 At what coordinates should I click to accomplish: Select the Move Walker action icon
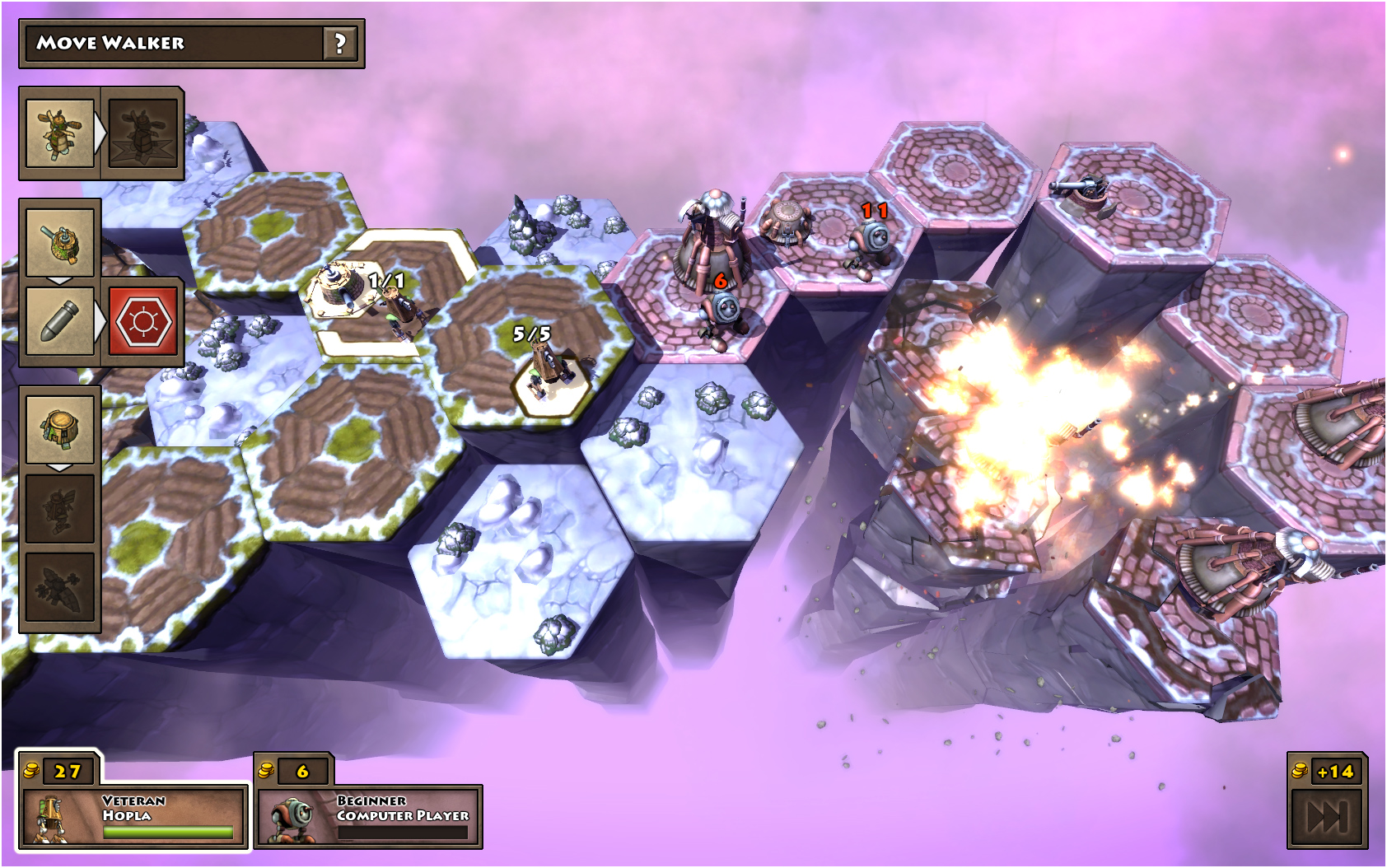click(58, 134)
